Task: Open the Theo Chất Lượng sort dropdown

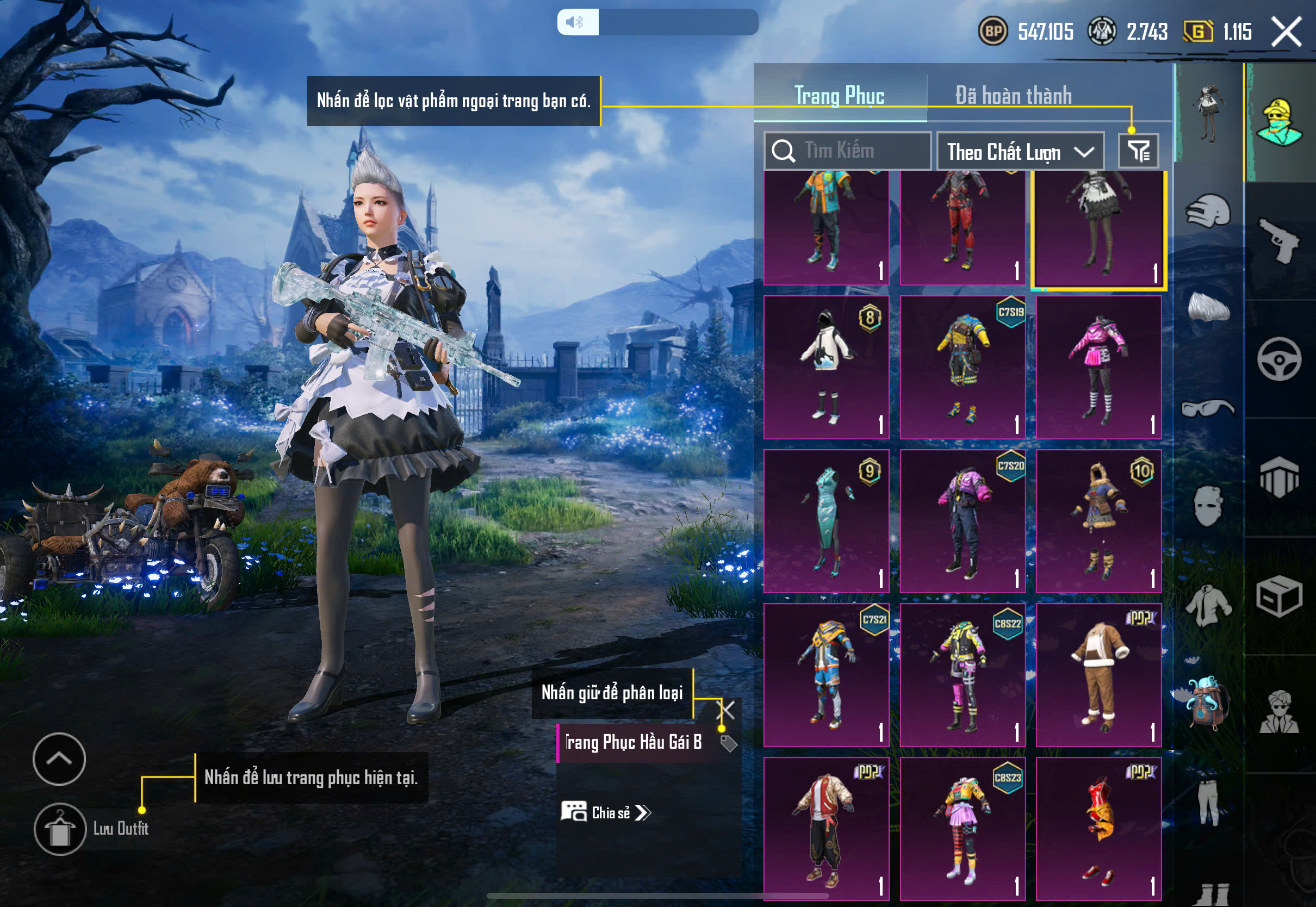Action: pyautogui.click(x=1020, y=152)
